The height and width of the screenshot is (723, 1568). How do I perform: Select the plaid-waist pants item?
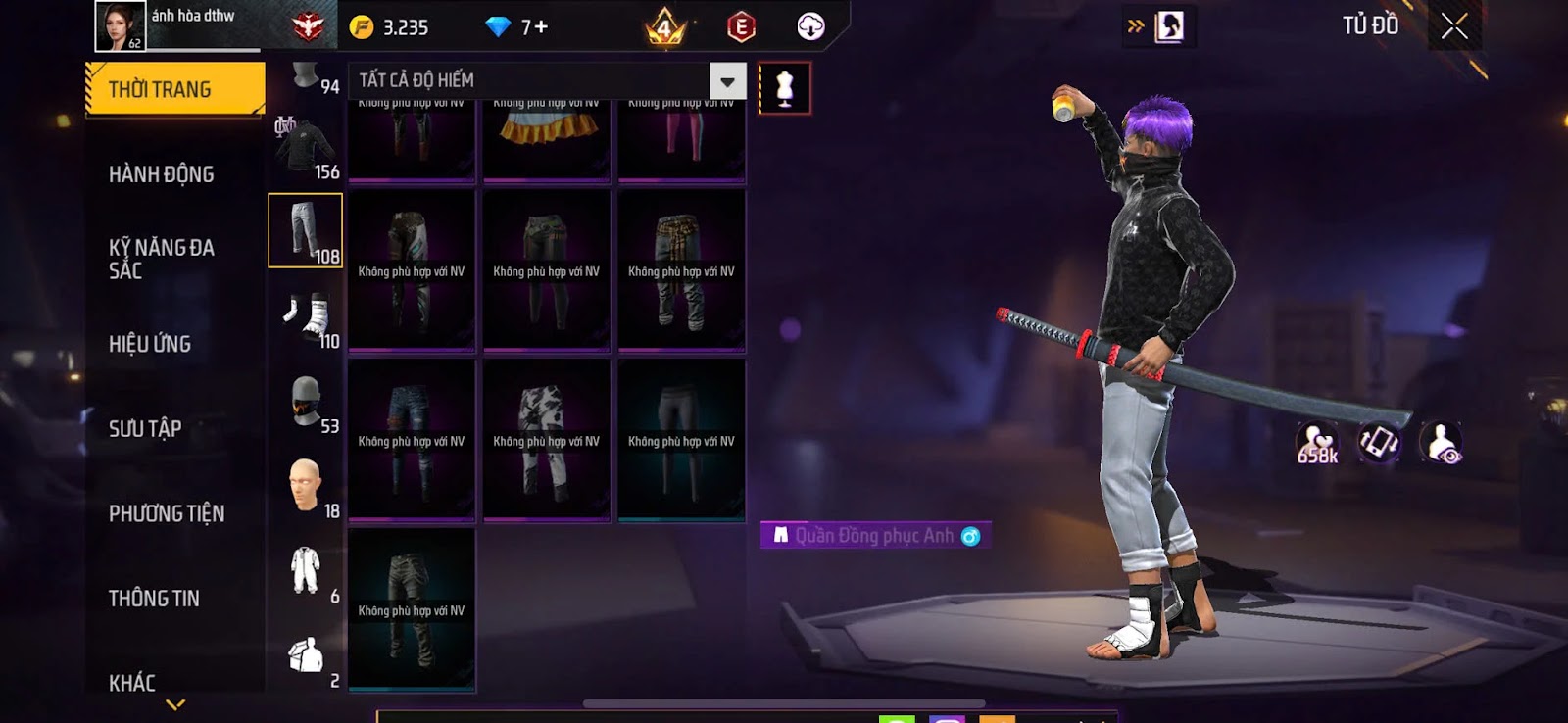click(x=681, y=270)
